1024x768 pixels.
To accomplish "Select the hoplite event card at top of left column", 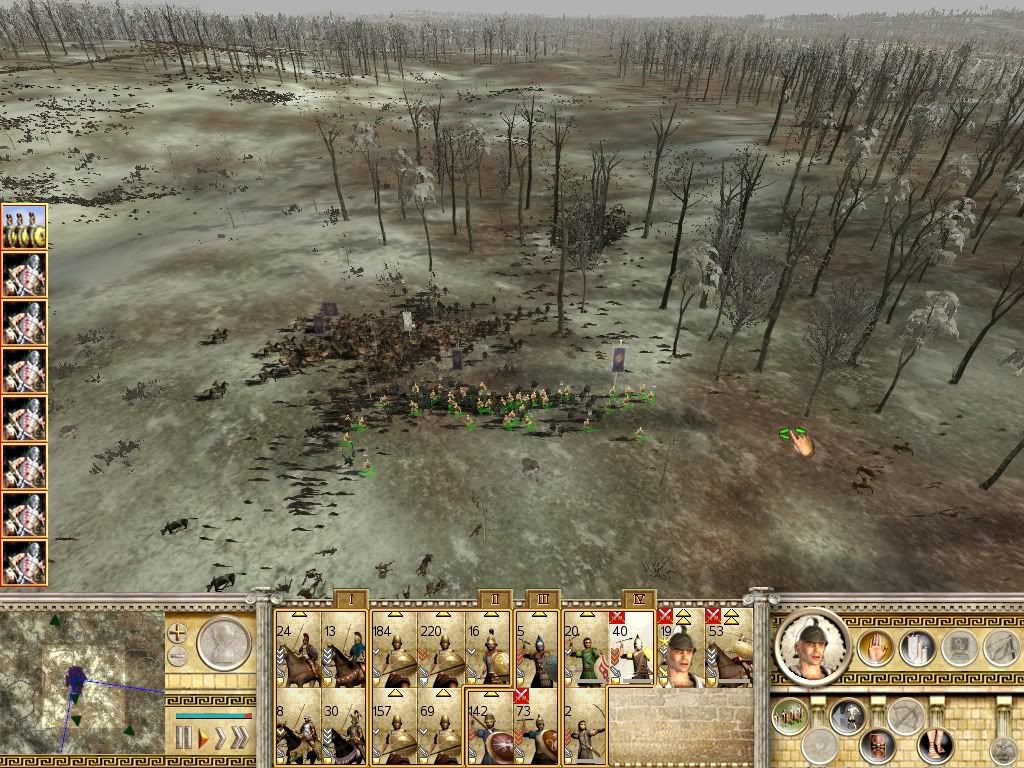I will 25,227.
